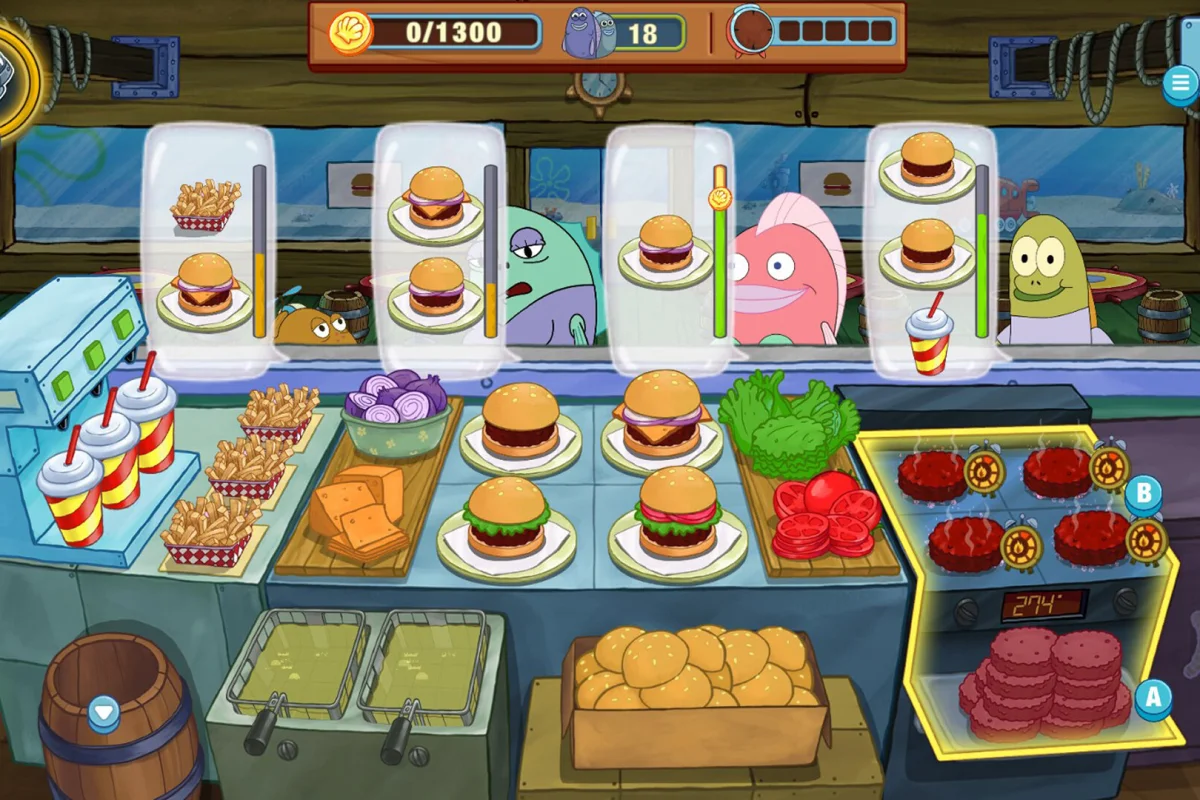This screenshot has height=800, width=1200.
Task: Tap the down-arrow button on the barrel
Action: point(104,713)
